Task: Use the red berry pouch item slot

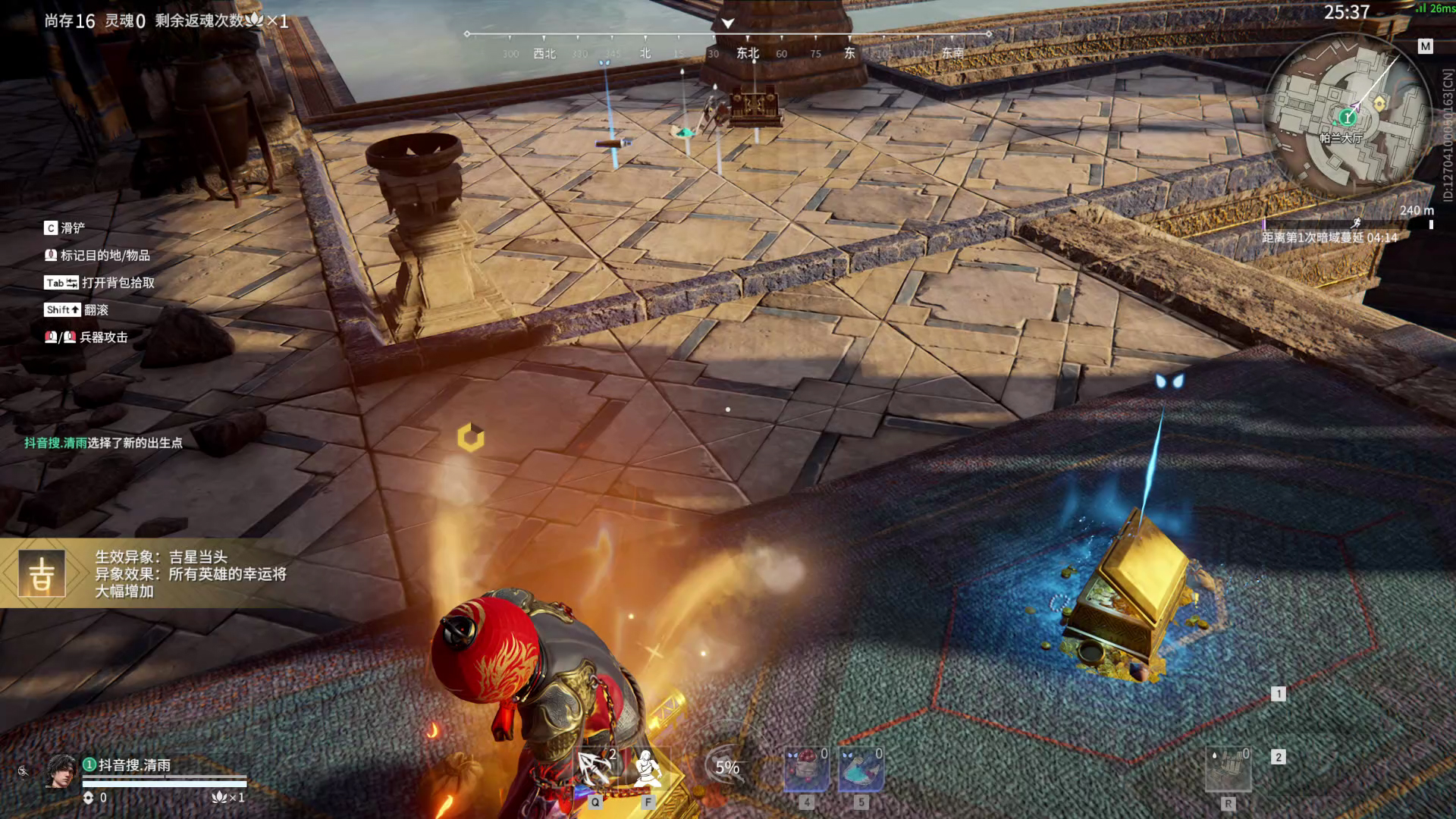Action: click(805, 770)
